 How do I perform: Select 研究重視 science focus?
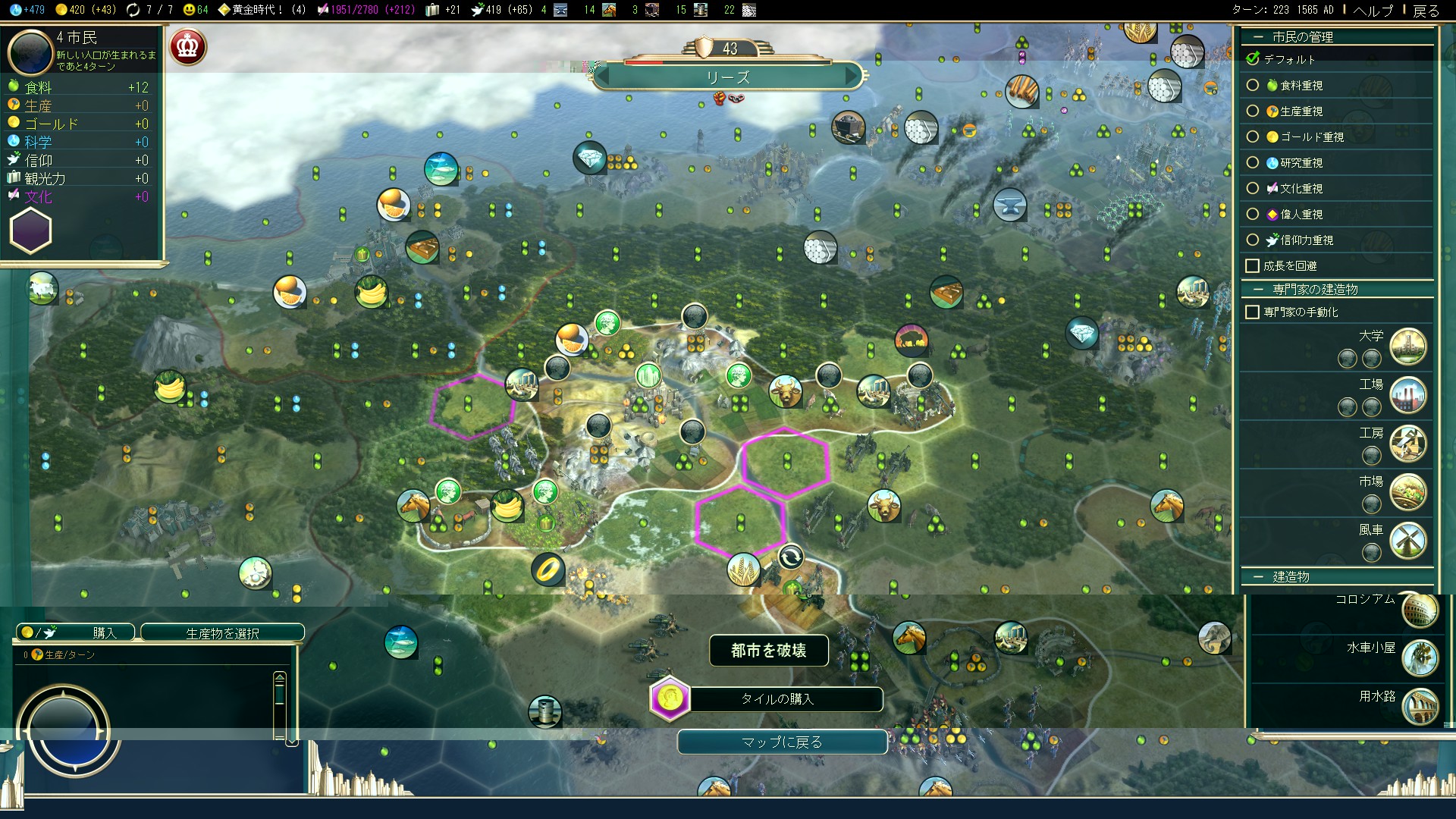1253,163
